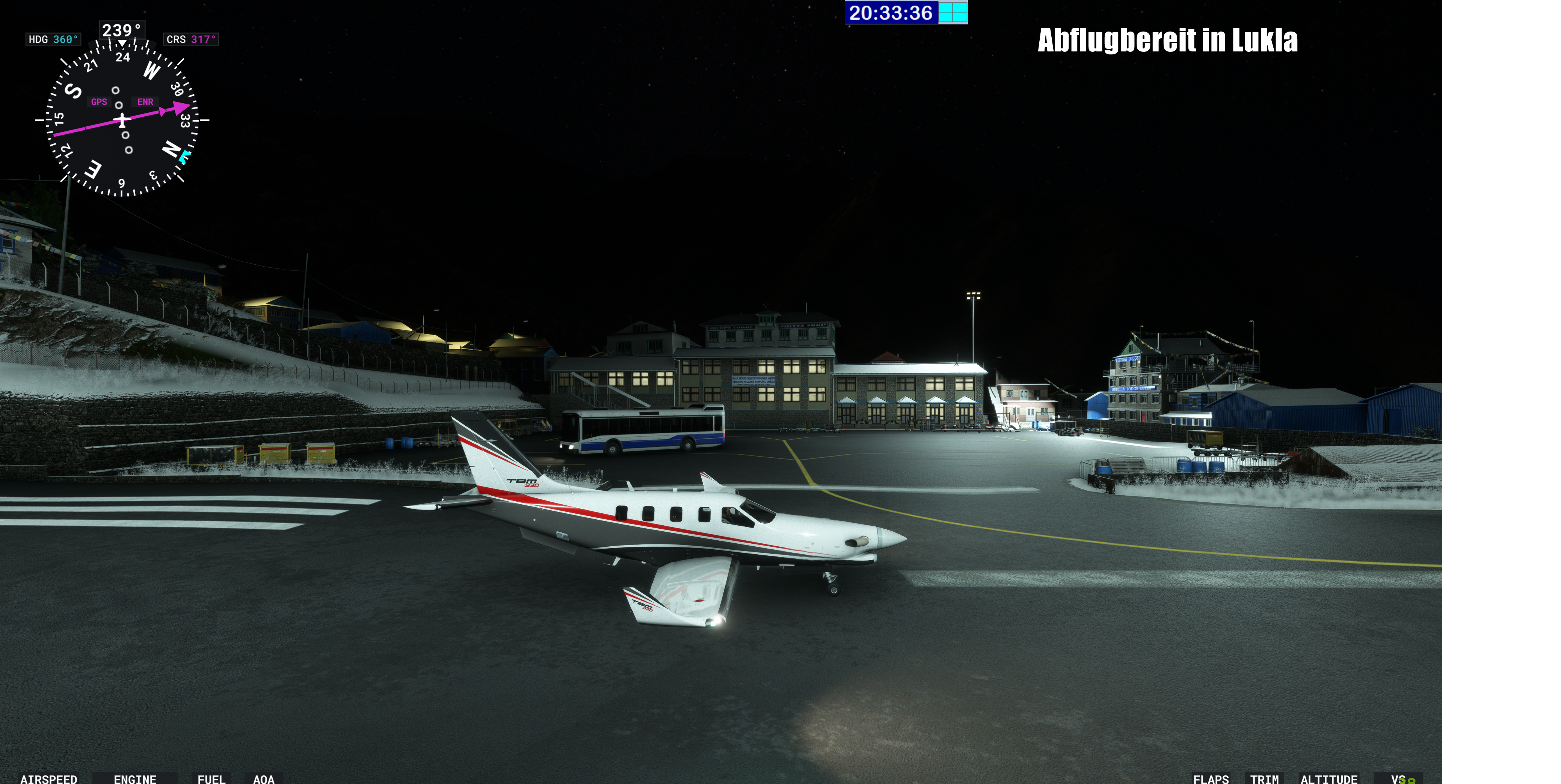1561x784 pixels.
Task: Click the HSI compass rose instrument
Action: coord(122,120)
